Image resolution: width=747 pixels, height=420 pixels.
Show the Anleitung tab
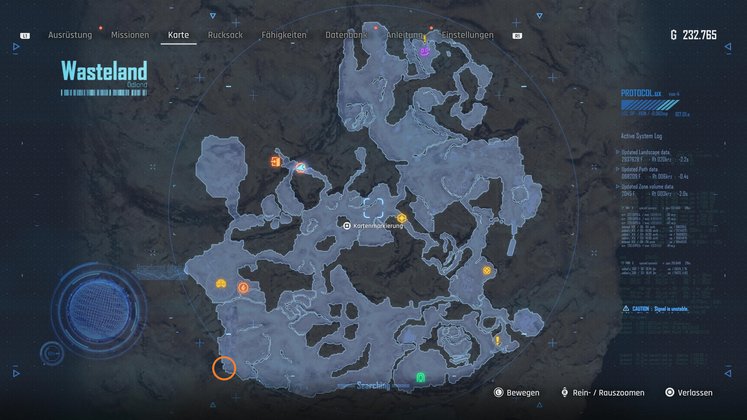pyautogui.click(x=405, y=35)
